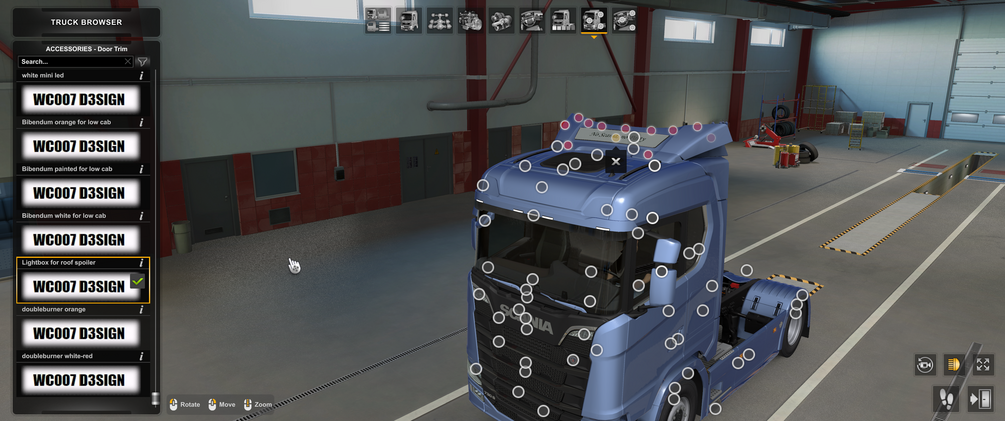1005x421 pixels.
Task: Choose the doubleburner orange accessory
Action: (x=80, y=333)
